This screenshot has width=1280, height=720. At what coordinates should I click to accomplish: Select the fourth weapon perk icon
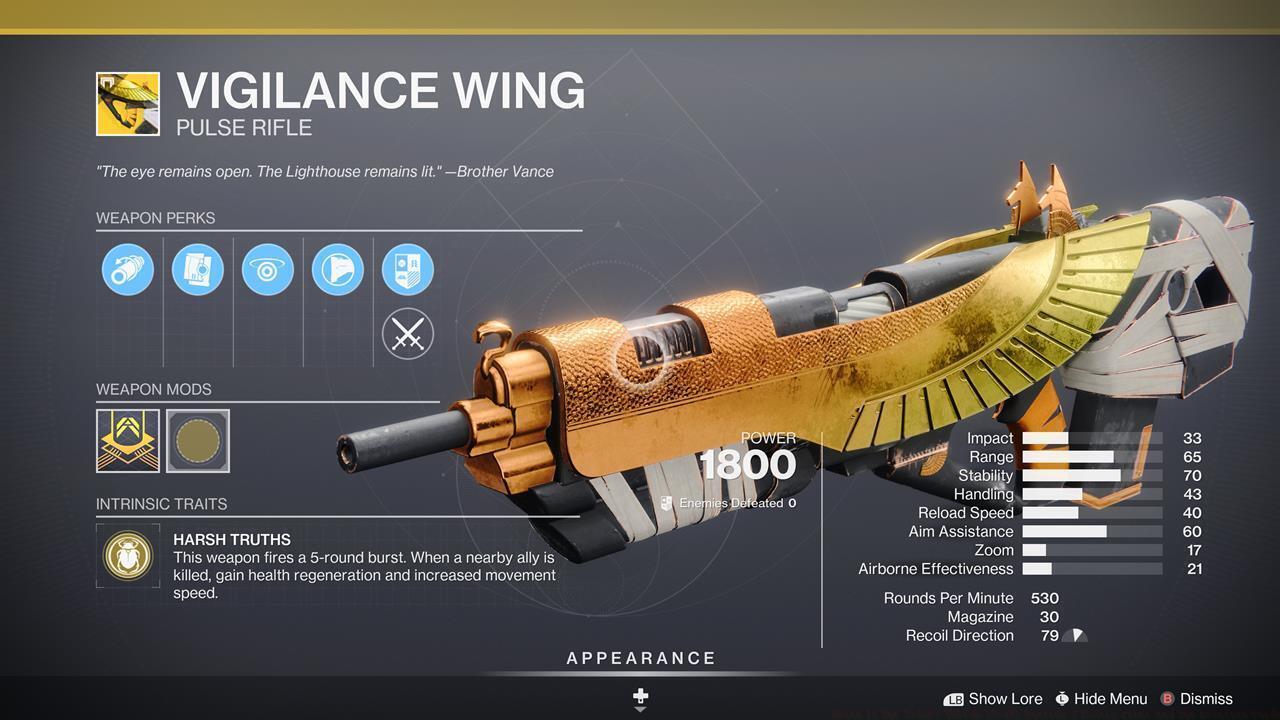(338, 269)
